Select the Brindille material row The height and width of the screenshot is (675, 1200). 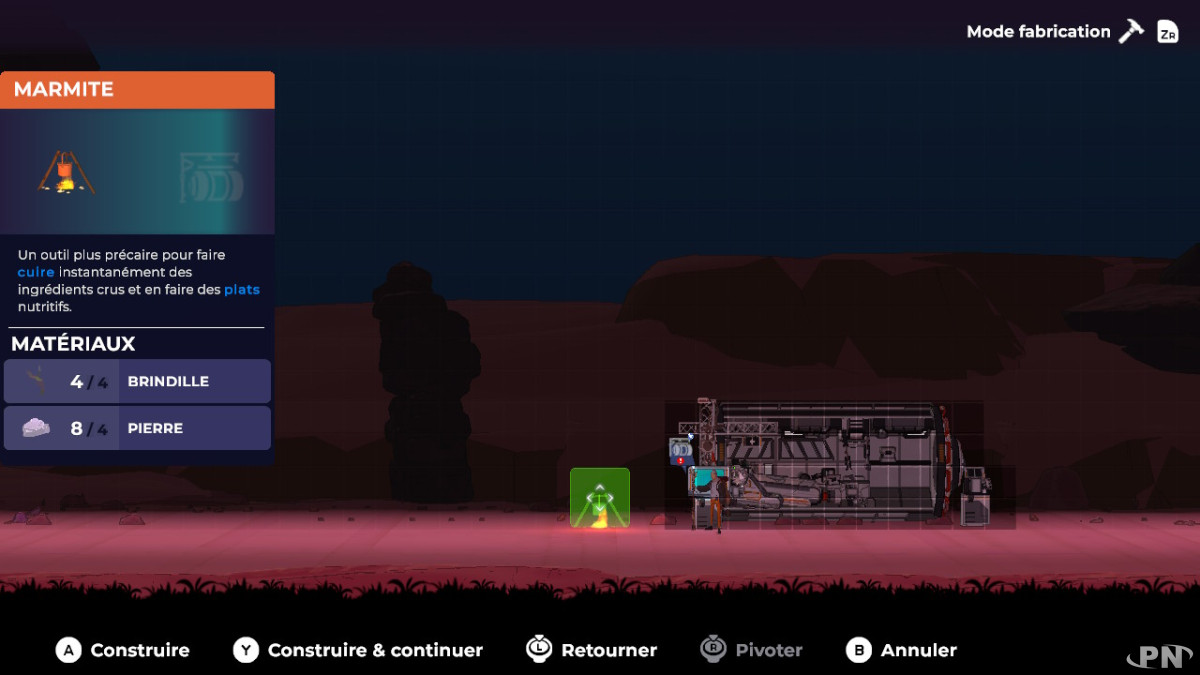(x=137, y=381)
